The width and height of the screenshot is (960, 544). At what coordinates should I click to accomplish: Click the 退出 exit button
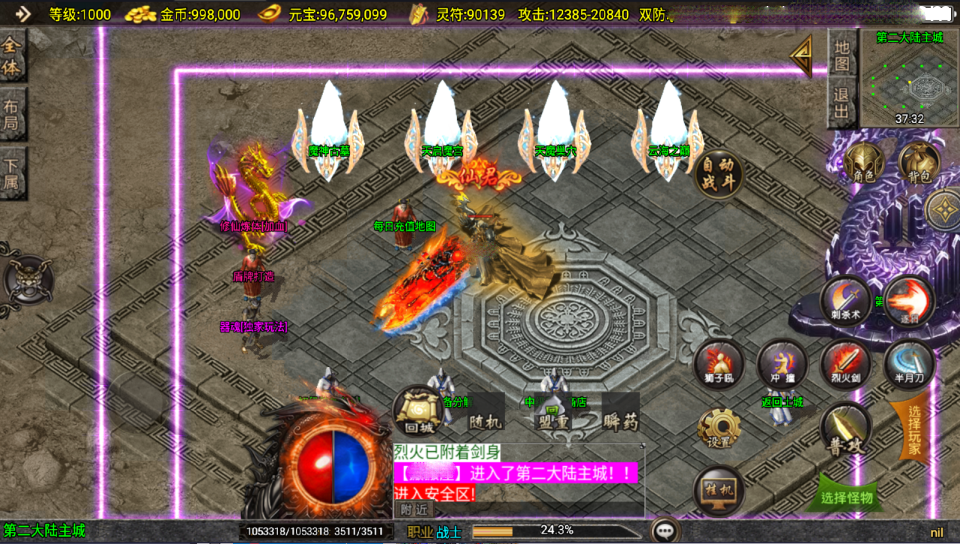pos(842,102)
